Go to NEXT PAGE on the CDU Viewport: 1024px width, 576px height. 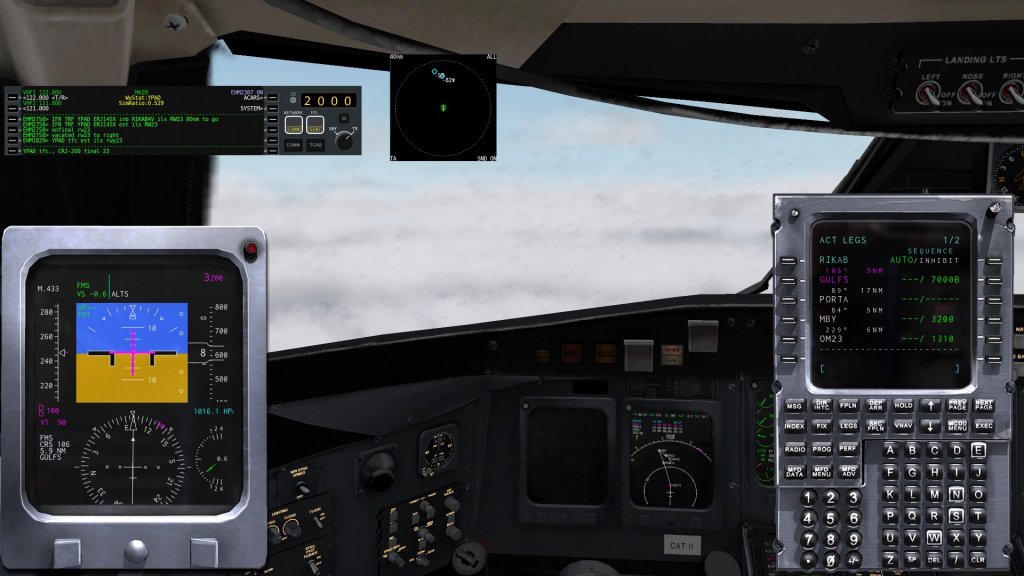point(984,405)
